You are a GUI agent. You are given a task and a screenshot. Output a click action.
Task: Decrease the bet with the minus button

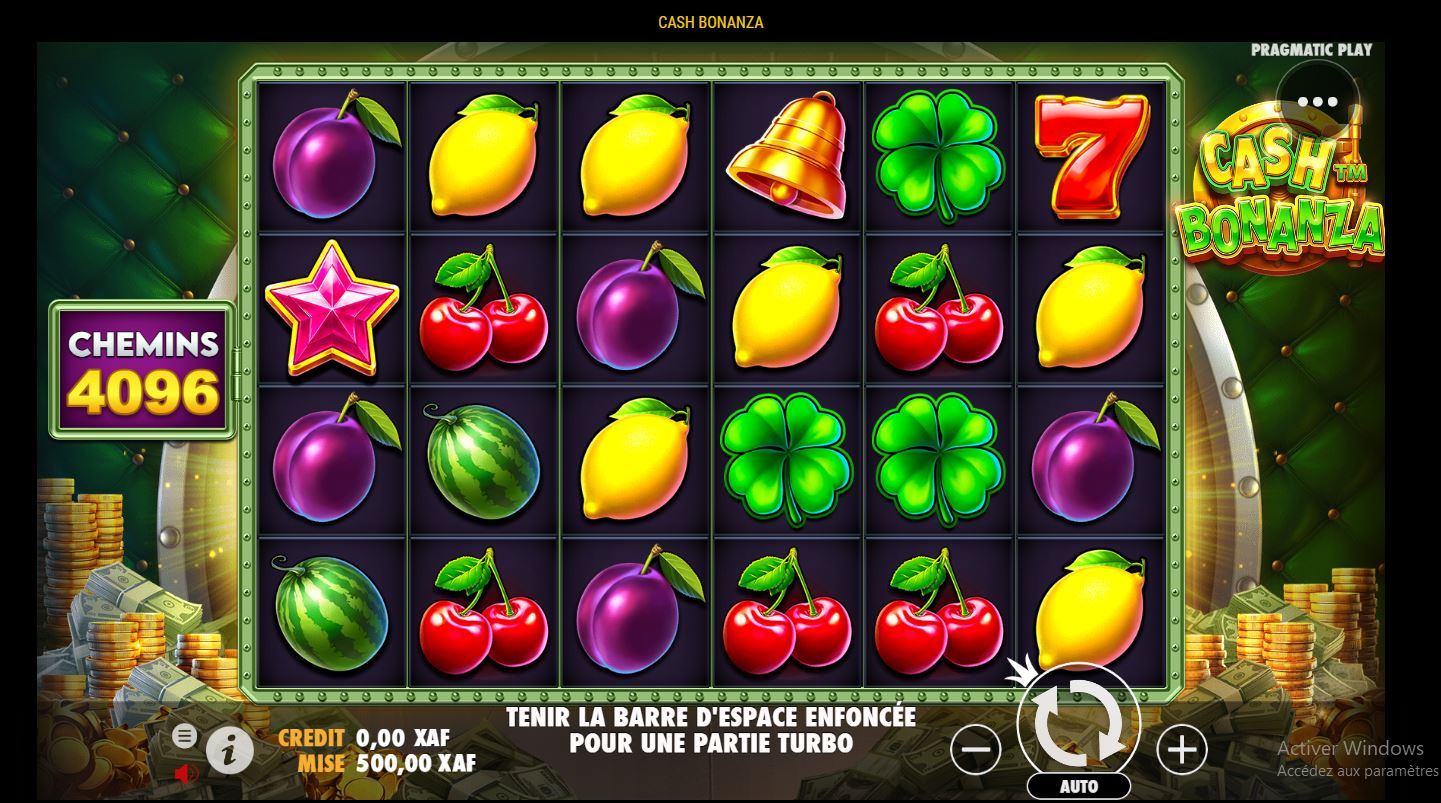(x=975, y=749)
